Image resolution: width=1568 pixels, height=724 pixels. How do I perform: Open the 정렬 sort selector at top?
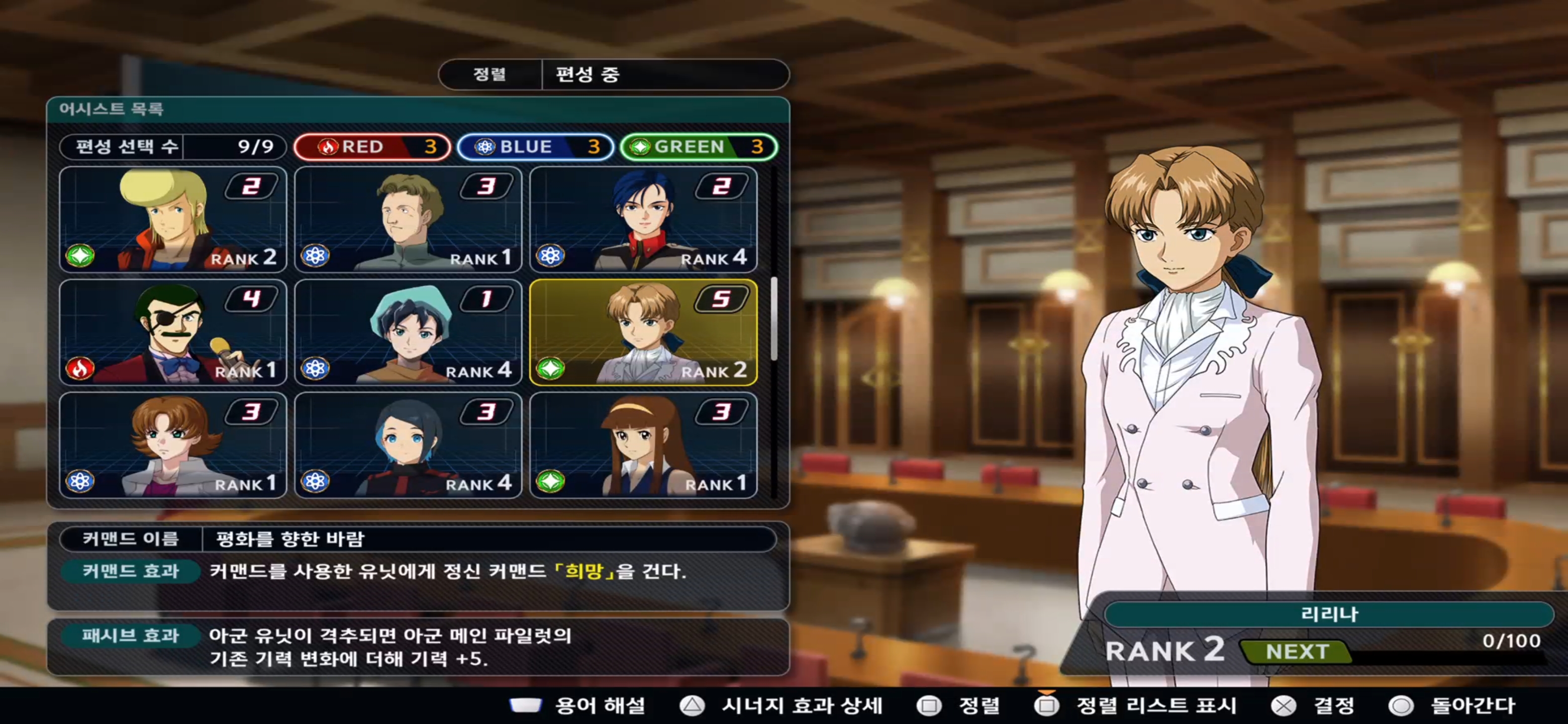click(x=490, y=74)
